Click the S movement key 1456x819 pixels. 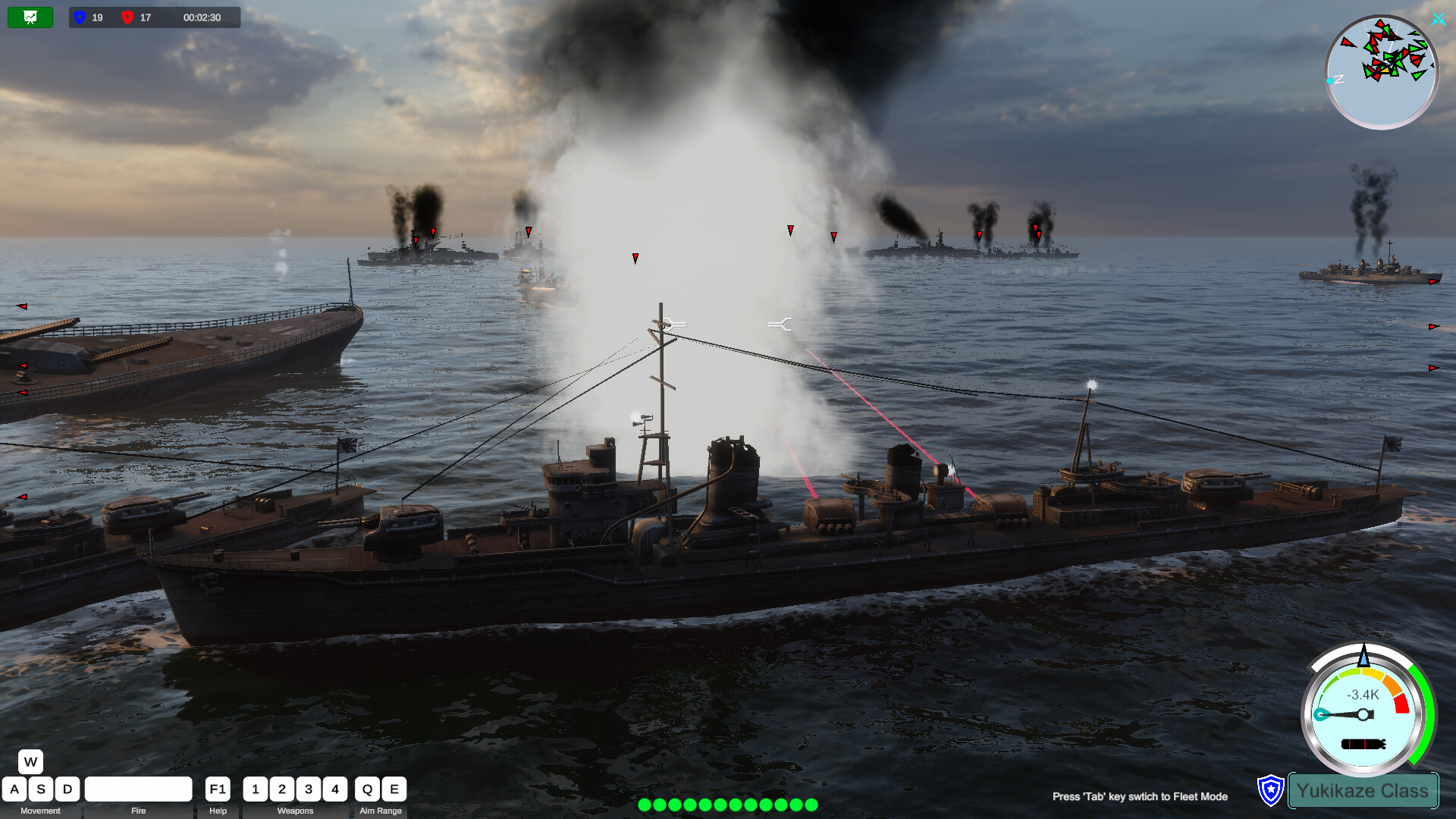click(40, 789)
